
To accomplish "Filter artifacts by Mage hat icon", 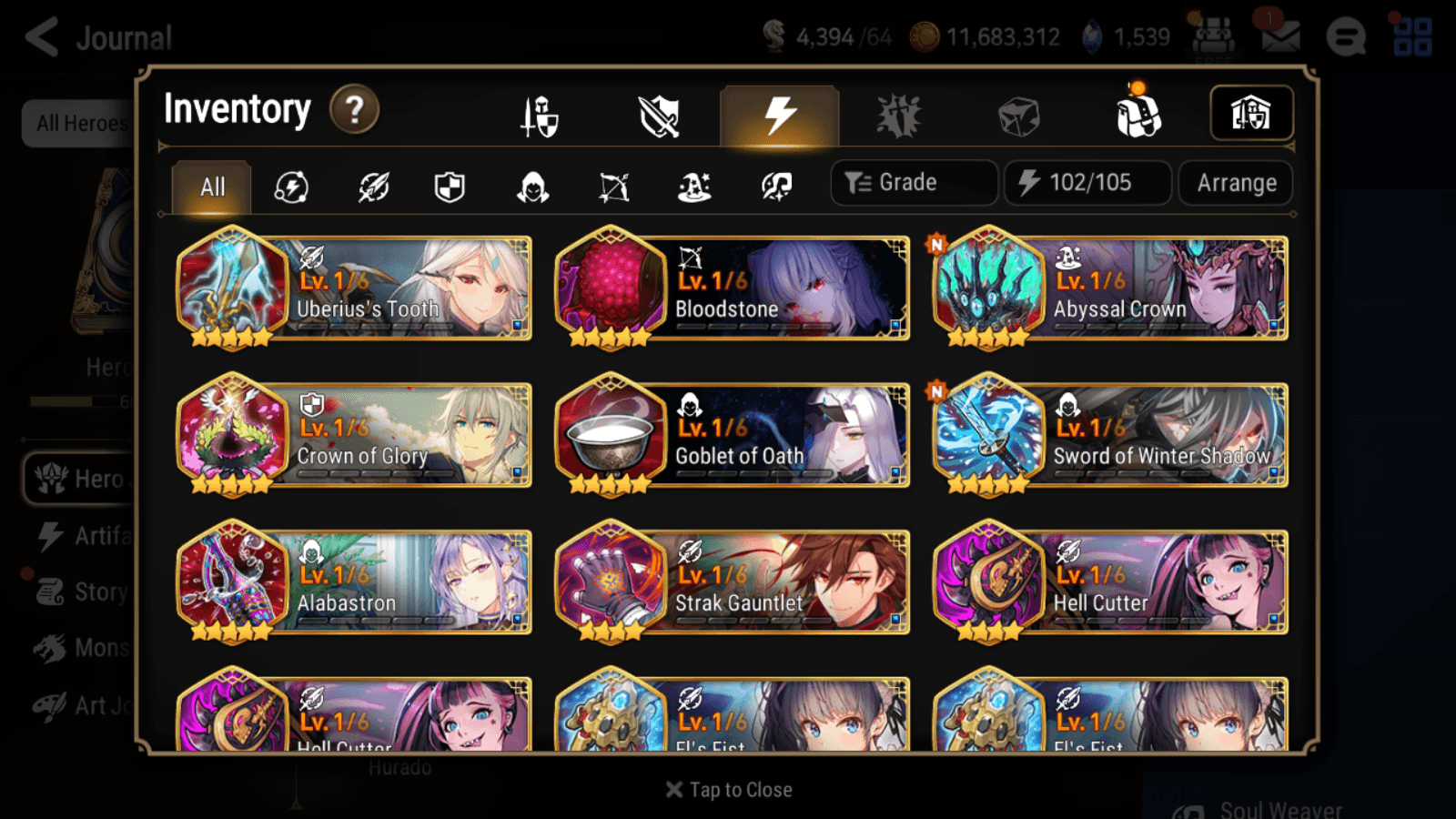I will click(694, 187).
